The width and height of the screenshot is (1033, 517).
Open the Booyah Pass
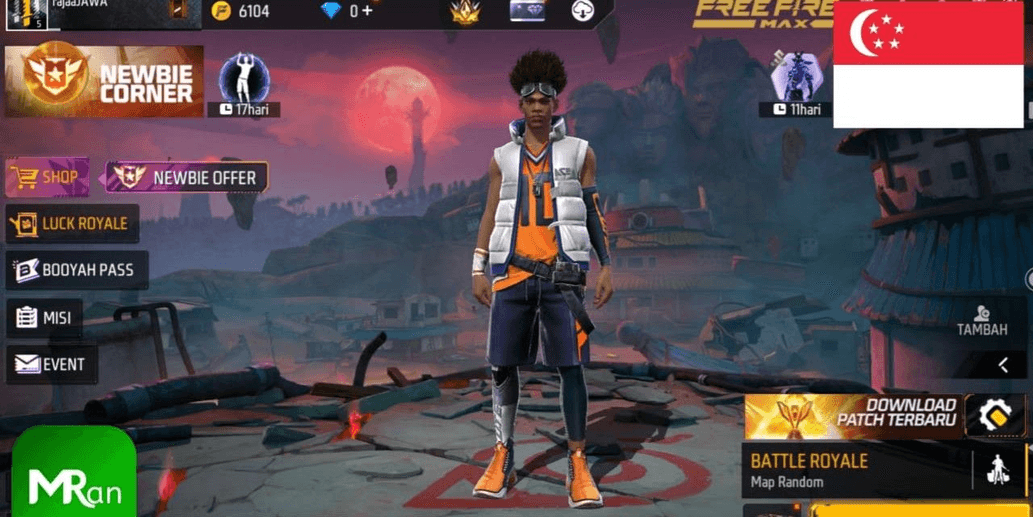pyautogui.click(x=76, y=270)
